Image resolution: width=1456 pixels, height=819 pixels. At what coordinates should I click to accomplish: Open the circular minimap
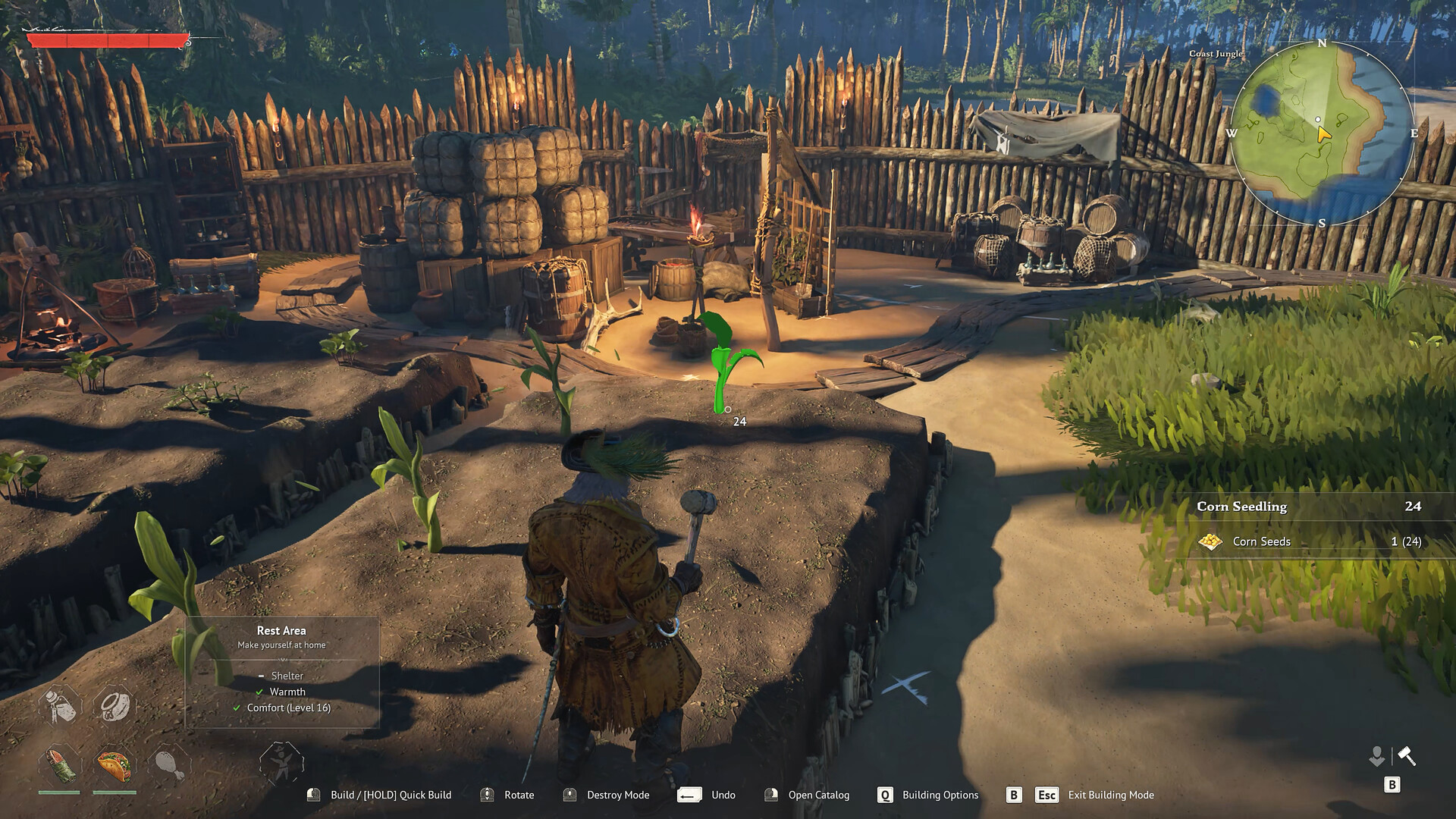[1321, 133]
